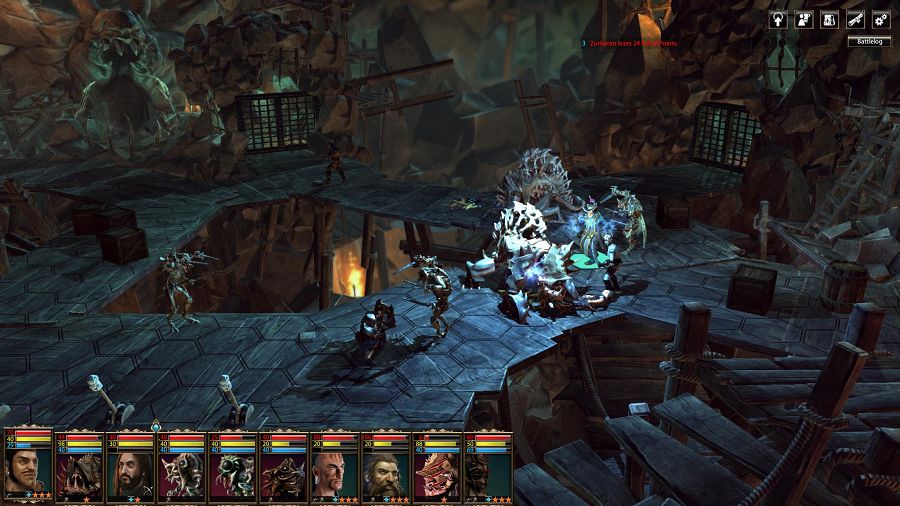Open the Battlelog panel

coord(867,41)
